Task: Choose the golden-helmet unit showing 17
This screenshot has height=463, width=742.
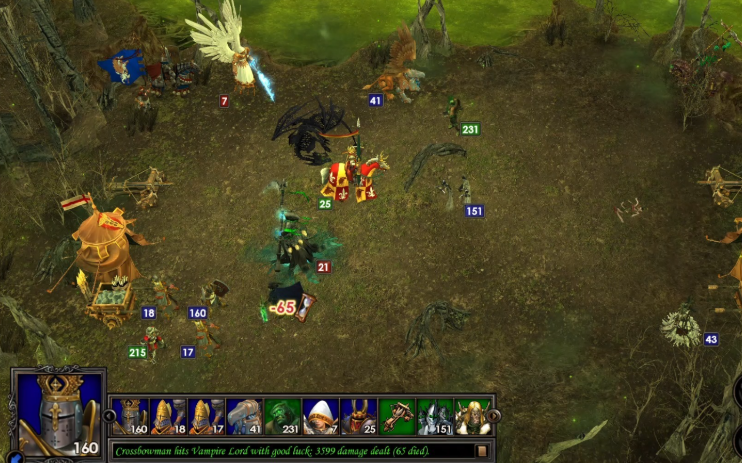Action: coord(206,416)
